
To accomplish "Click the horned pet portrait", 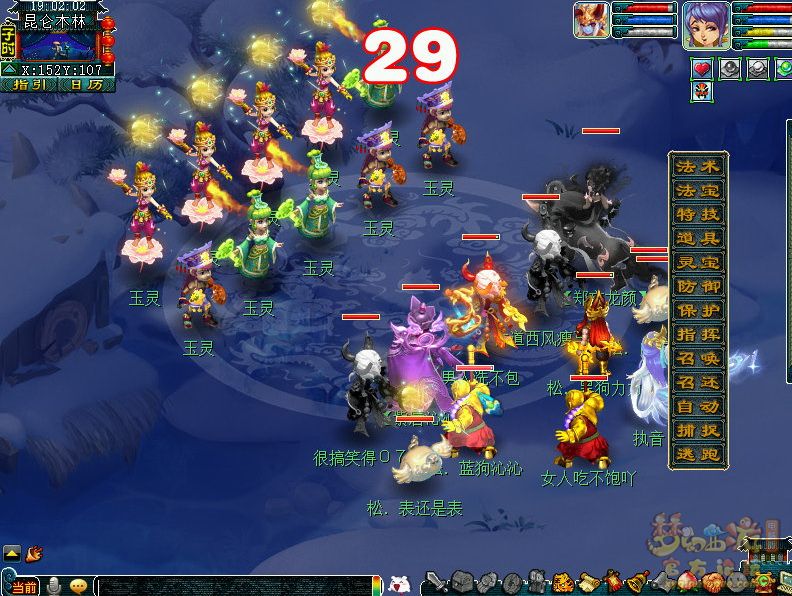I will click(x=591, y=20).
